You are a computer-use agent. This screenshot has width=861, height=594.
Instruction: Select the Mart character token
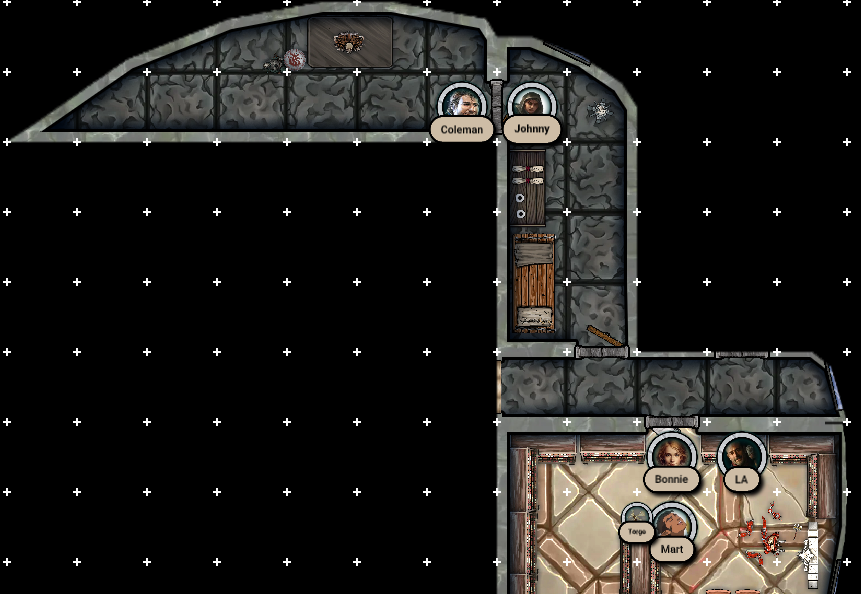pos(672,525)
